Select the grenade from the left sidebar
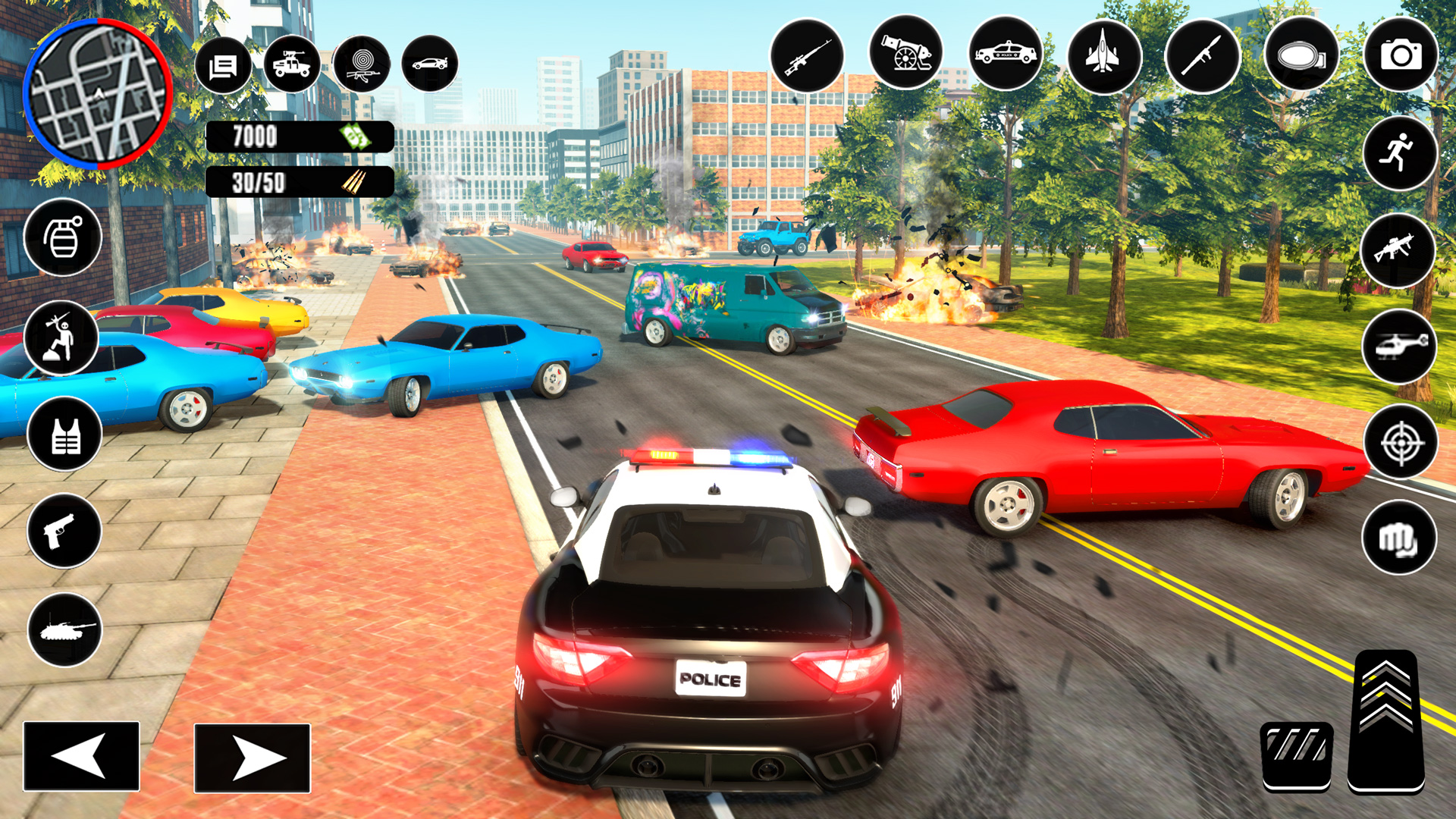Image resolution: width=1456 pixels, height=819 pixels. click(x=64, y=237)
